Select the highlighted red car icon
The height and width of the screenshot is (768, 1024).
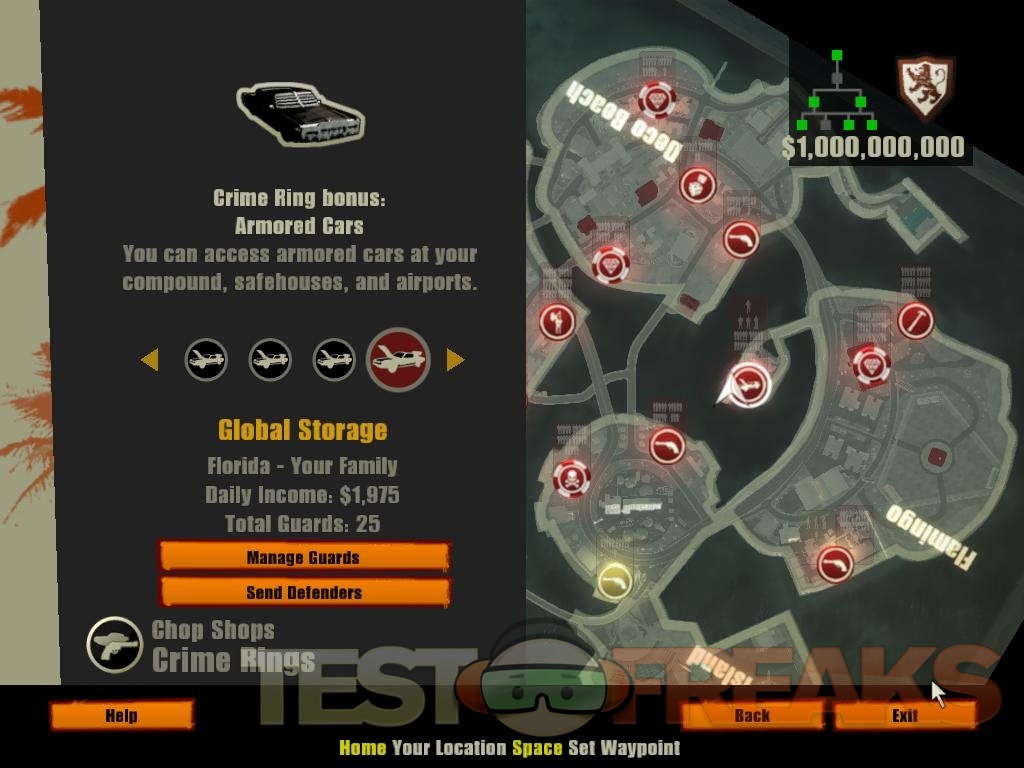[398, 359]
